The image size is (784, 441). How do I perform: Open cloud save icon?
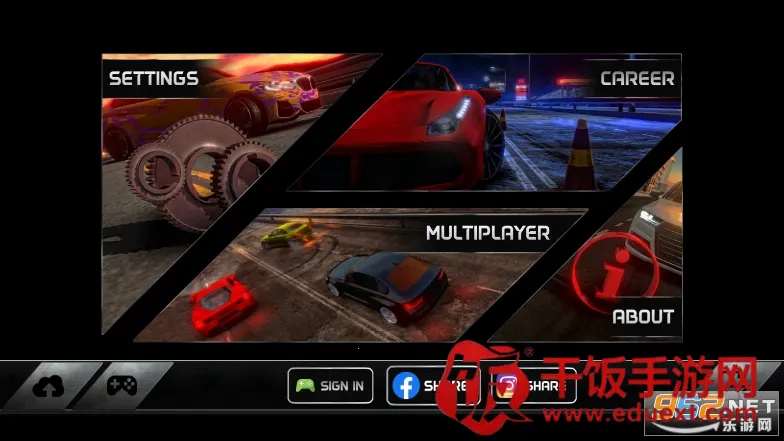(x=47, y=385)
